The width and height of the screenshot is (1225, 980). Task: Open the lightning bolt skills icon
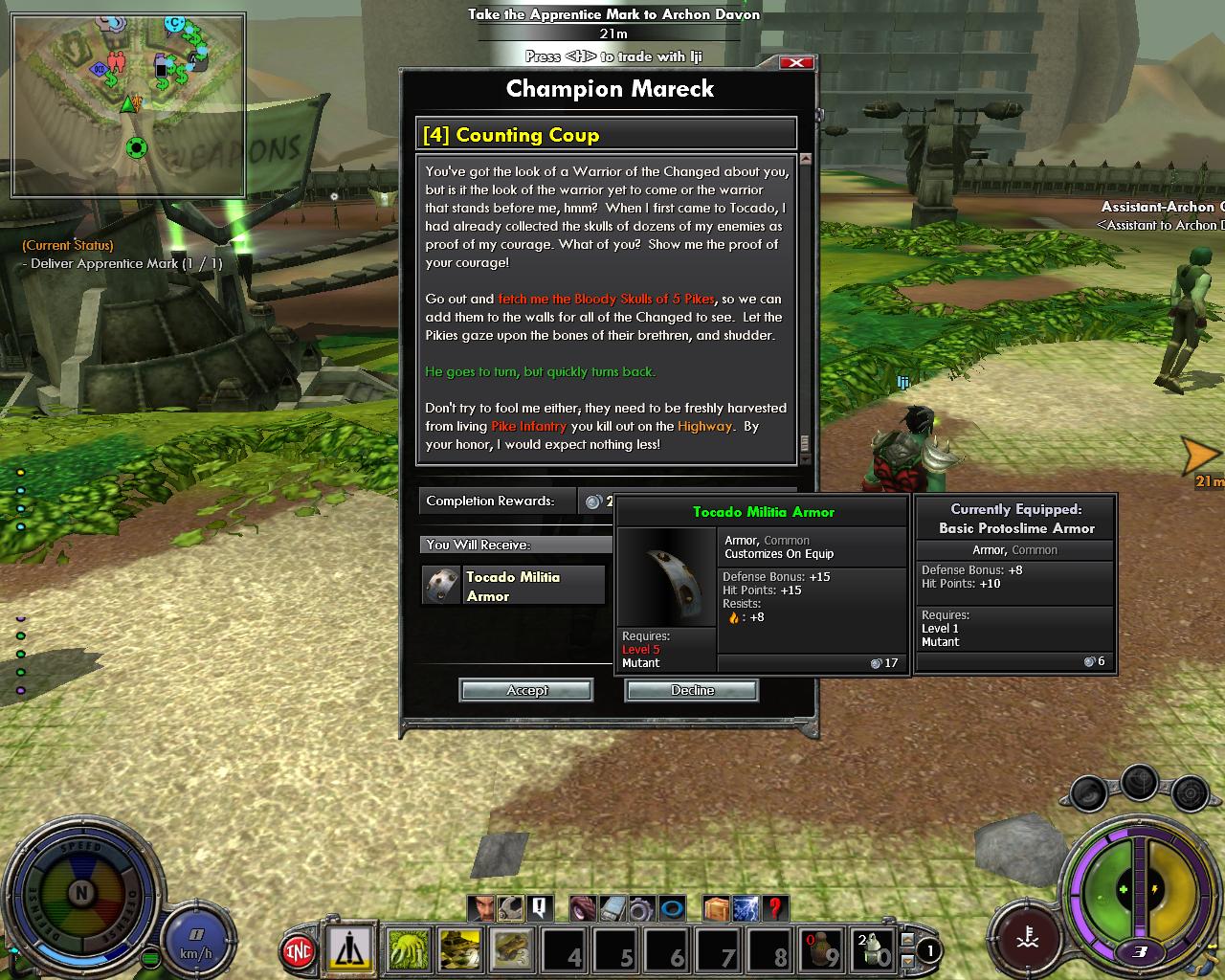pyautogui.click(x=746, y=907)
